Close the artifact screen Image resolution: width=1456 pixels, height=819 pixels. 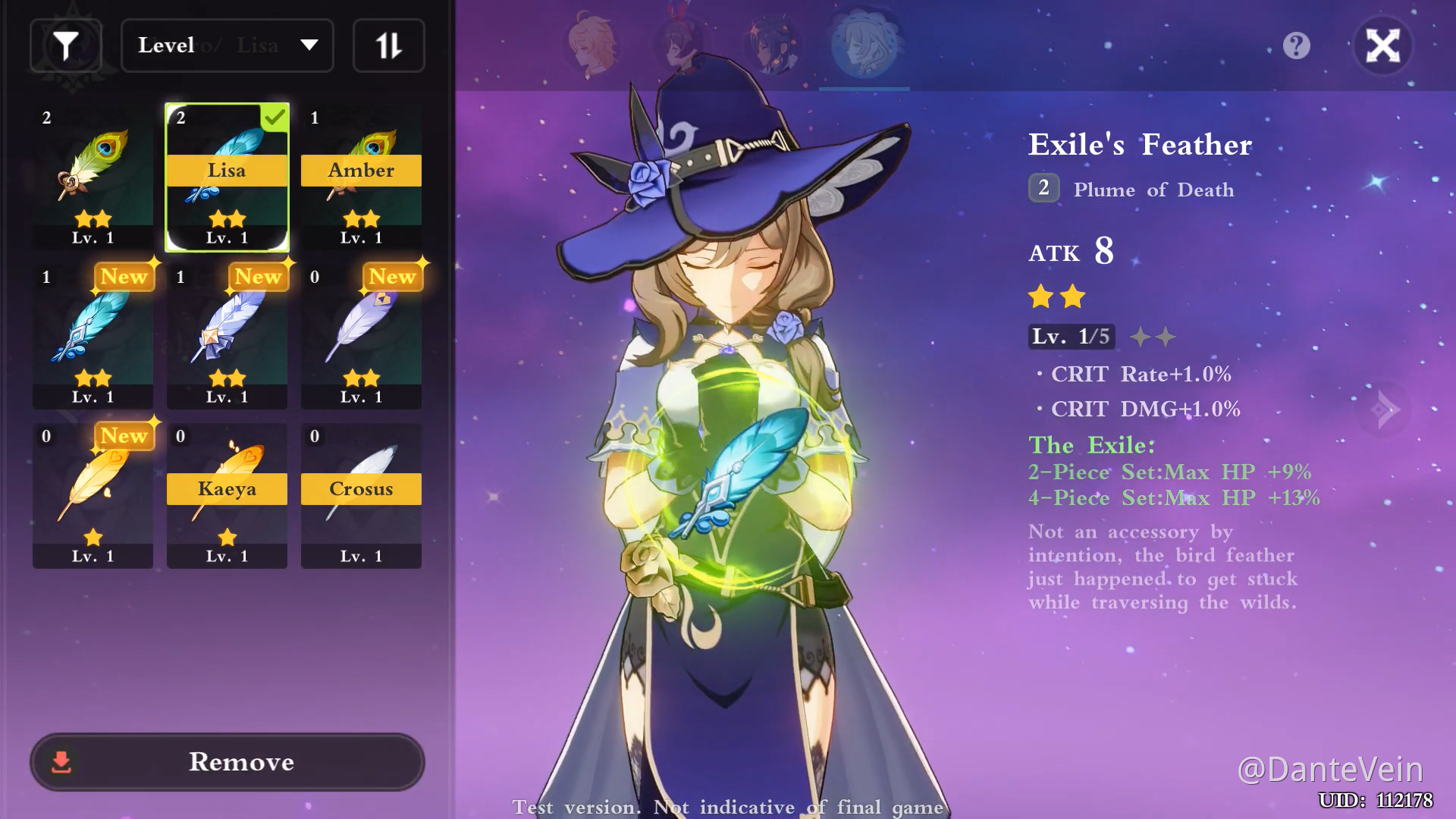1383,46
